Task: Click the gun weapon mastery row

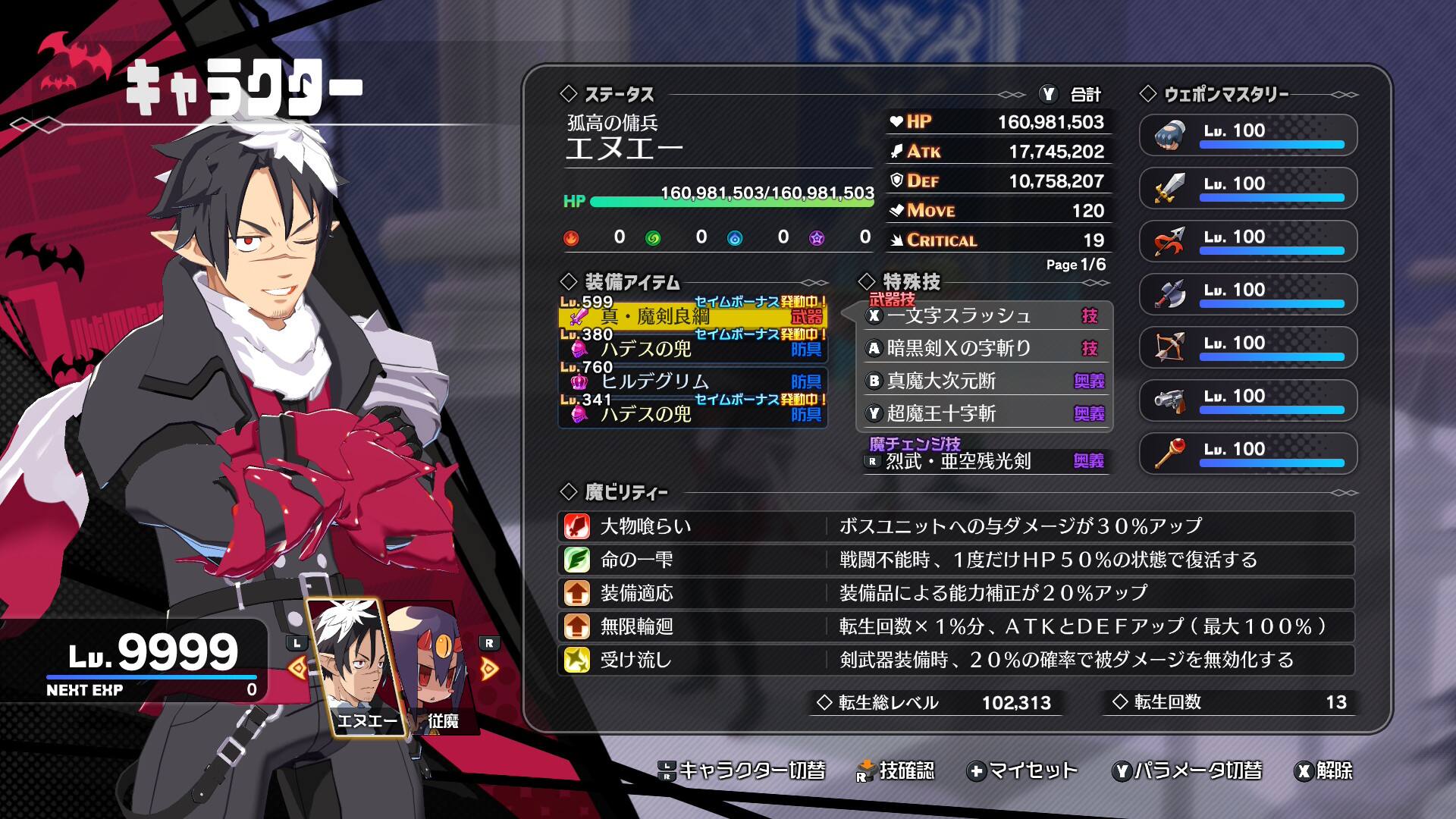Action: click(1247, 400)
